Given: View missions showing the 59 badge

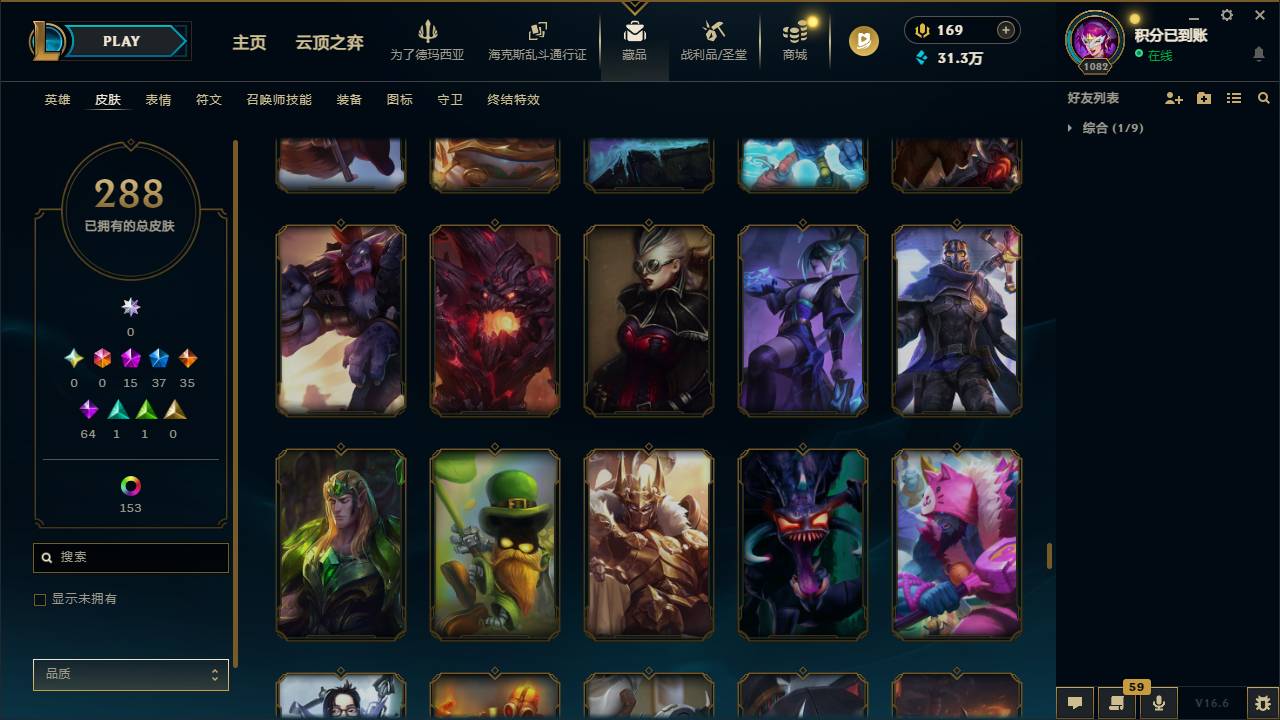Looking at the screenshot, I should [1117, 703].
